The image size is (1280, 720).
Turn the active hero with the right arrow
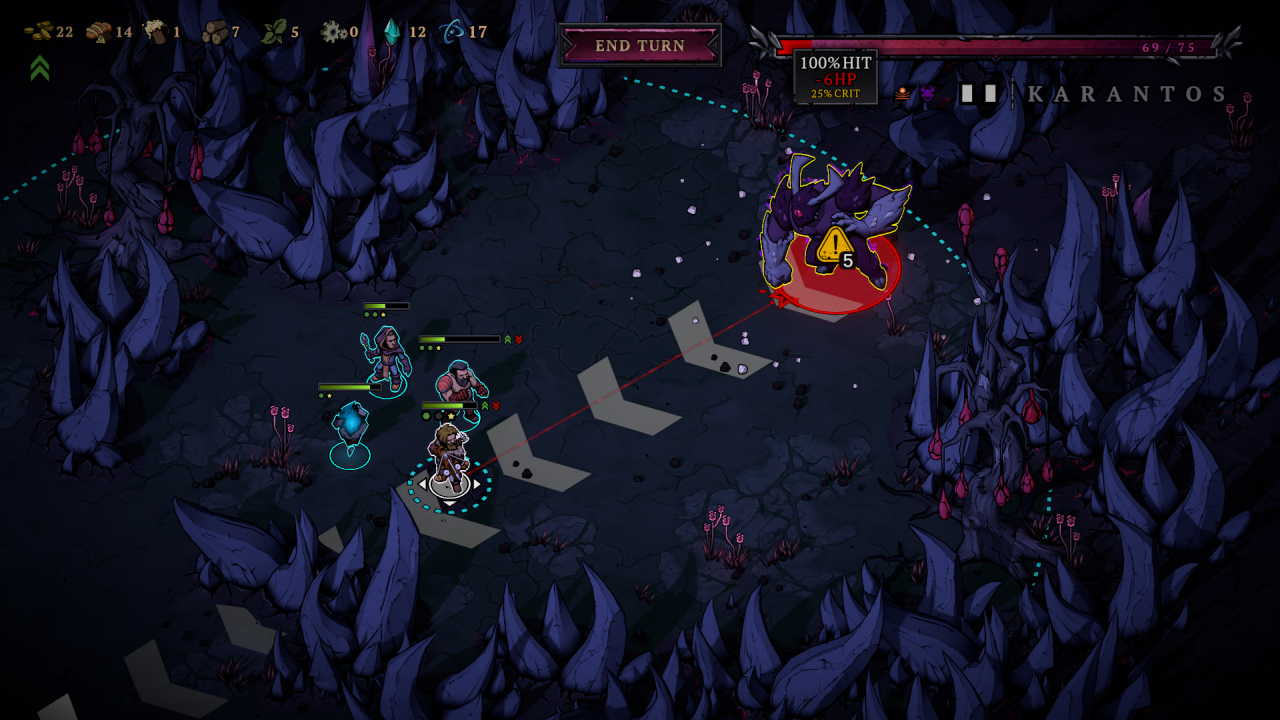pyautogui.click(x=477, y=484)
